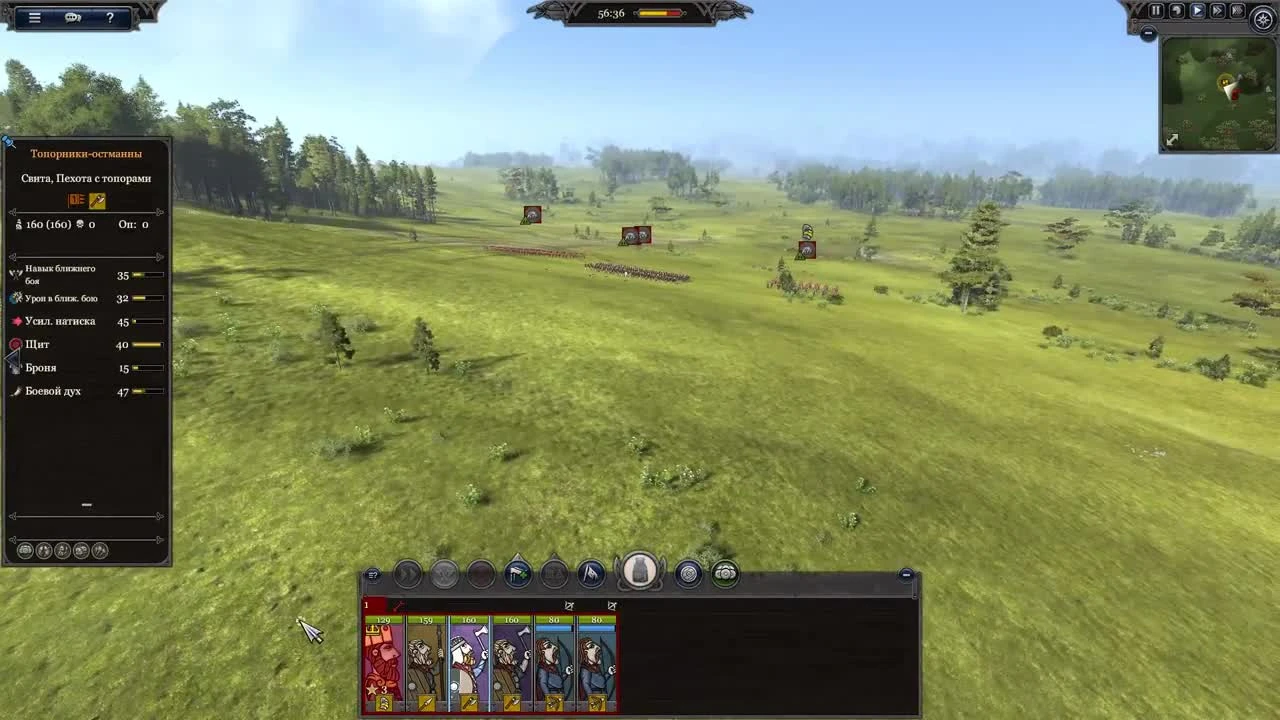Activate the green special ability icon in toolbar

(725, 575)
